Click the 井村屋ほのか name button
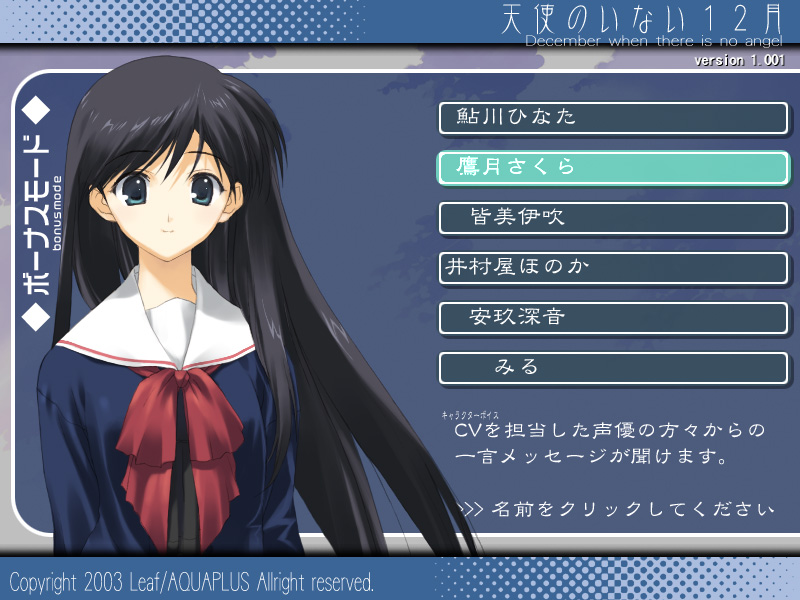Viewport: 800px width, 600px height. pos(613,268)
